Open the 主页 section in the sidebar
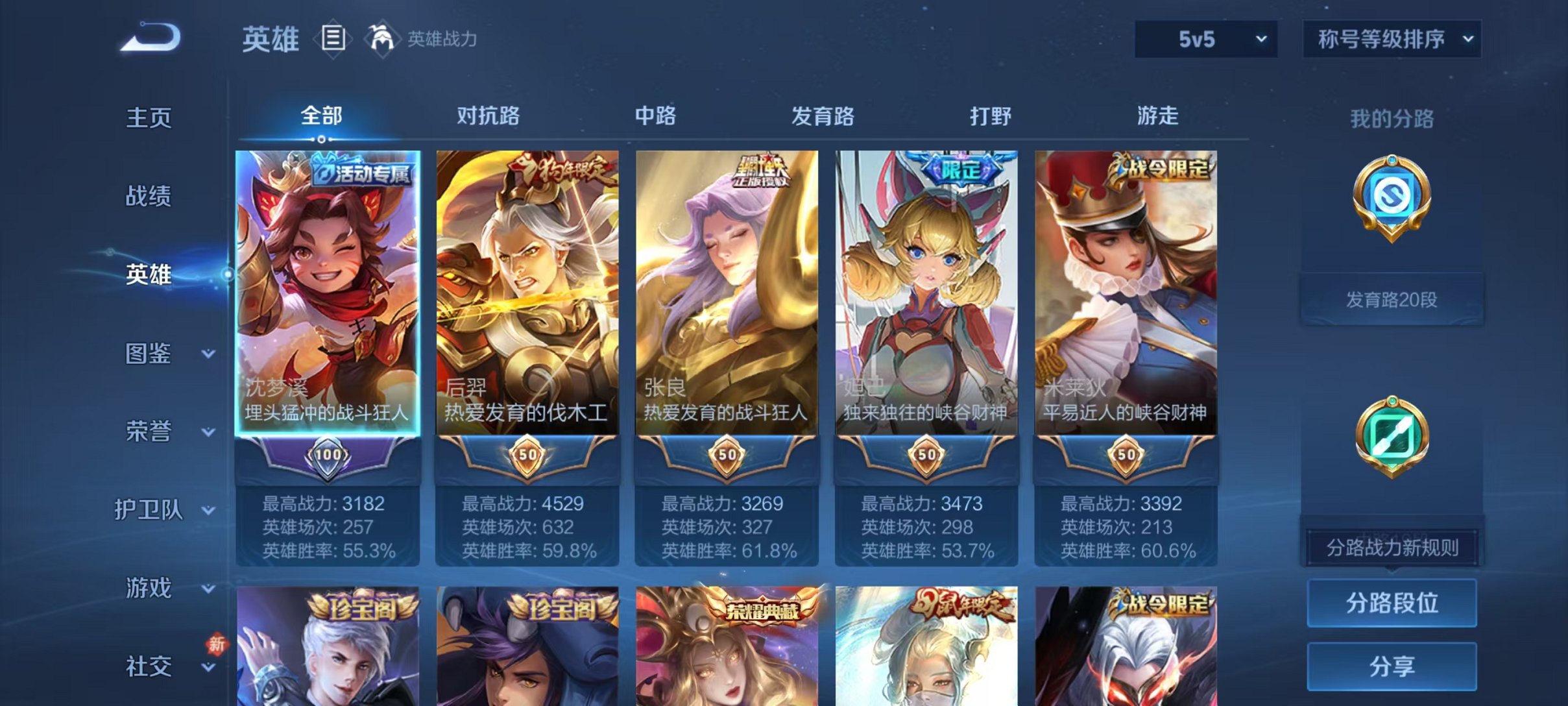 (148, 118)
